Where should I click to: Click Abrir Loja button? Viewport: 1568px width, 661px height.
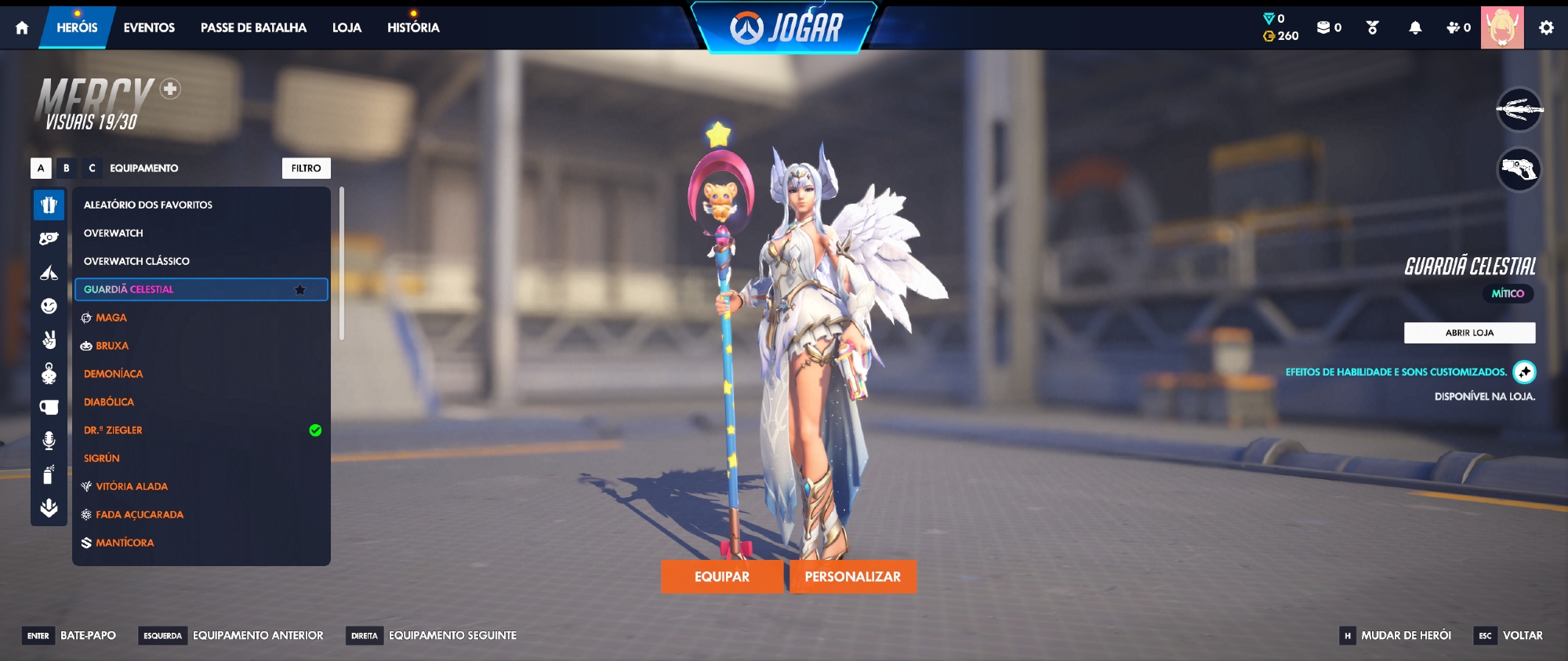tap(1469, 332)
